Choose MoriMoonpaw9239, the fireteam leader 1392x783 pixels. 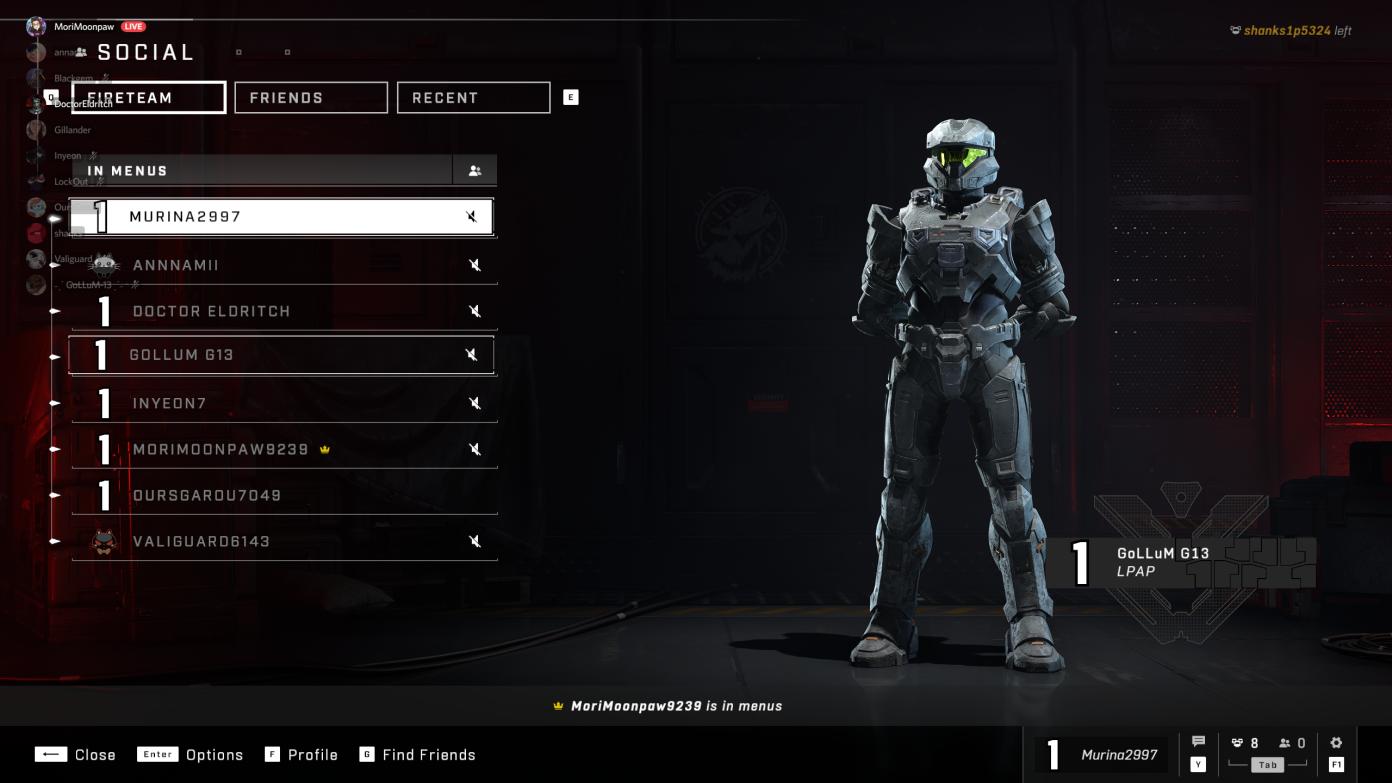pyautogui.click(x=281, y=449)
